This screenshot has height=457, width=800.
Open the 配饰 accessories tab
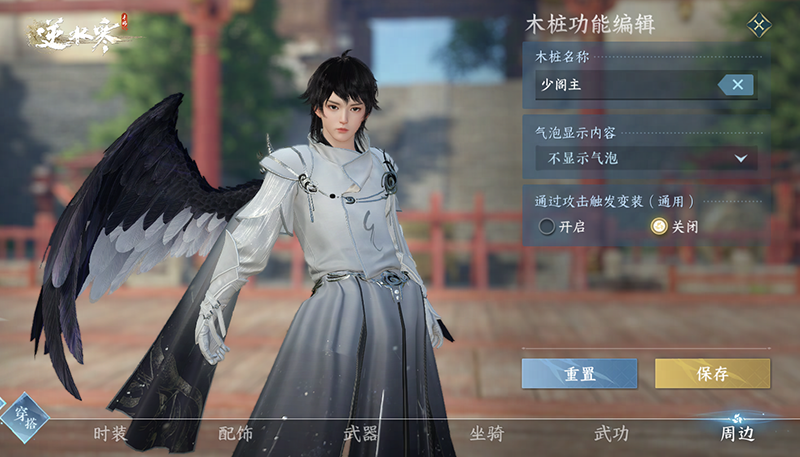[235, 434]
